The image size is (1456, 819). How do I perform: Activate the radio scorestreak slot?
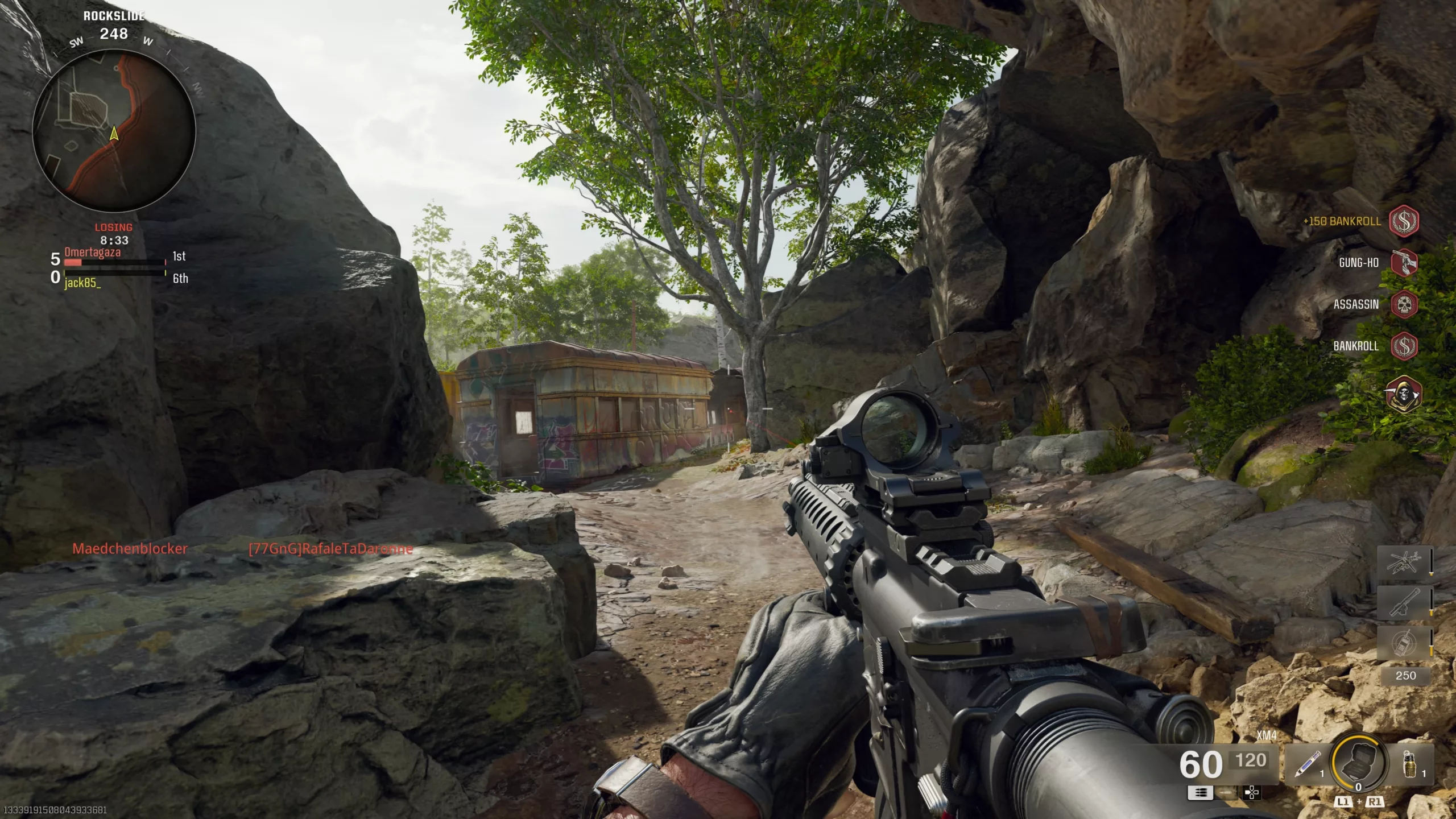click(x=1403, y=643)
